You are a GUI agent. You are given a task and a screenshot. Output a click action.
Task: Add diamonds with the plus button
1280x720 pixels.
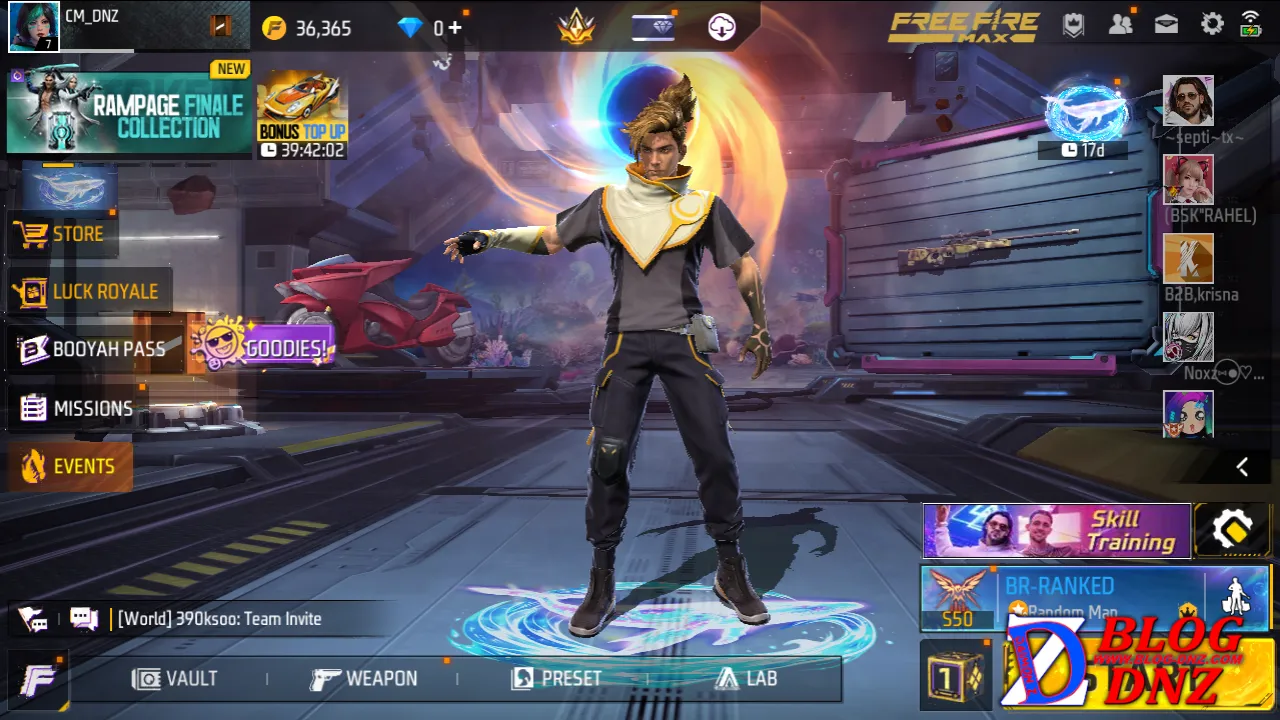455,28
